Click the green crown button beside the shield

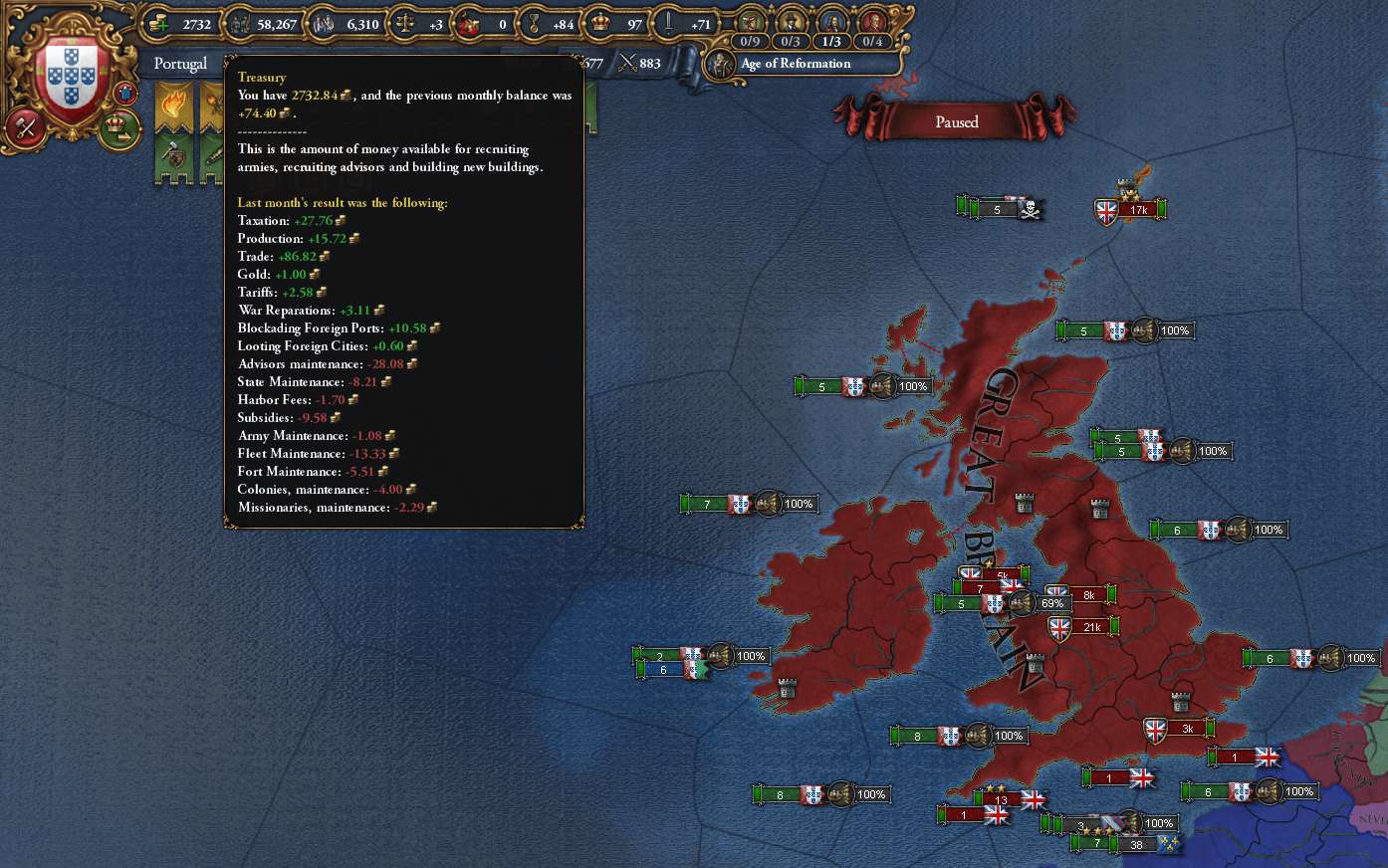[117, 126]
